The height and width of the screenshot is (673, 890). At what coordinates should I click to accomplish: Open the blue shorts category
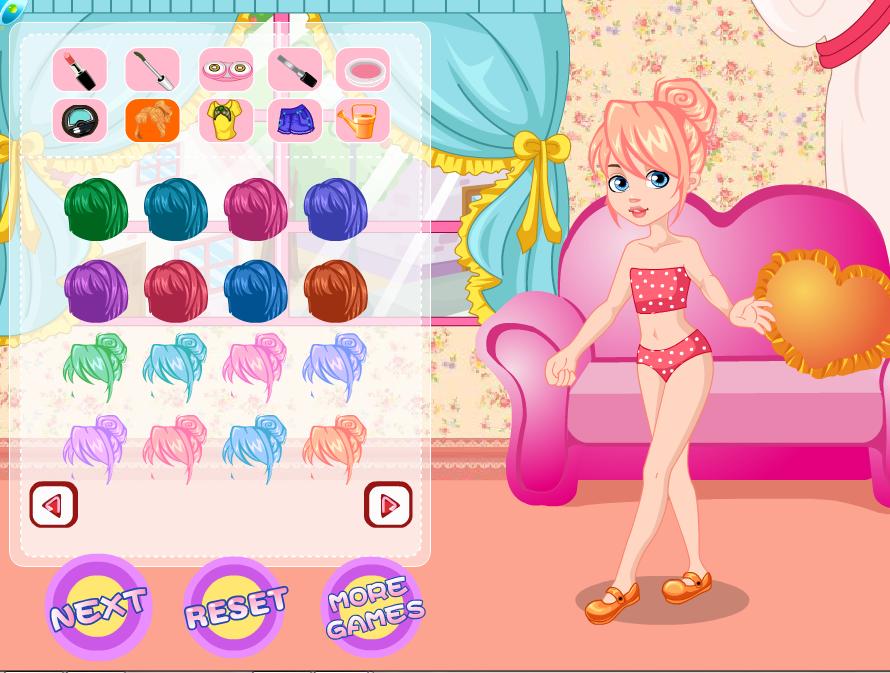(x=295, y=121)
